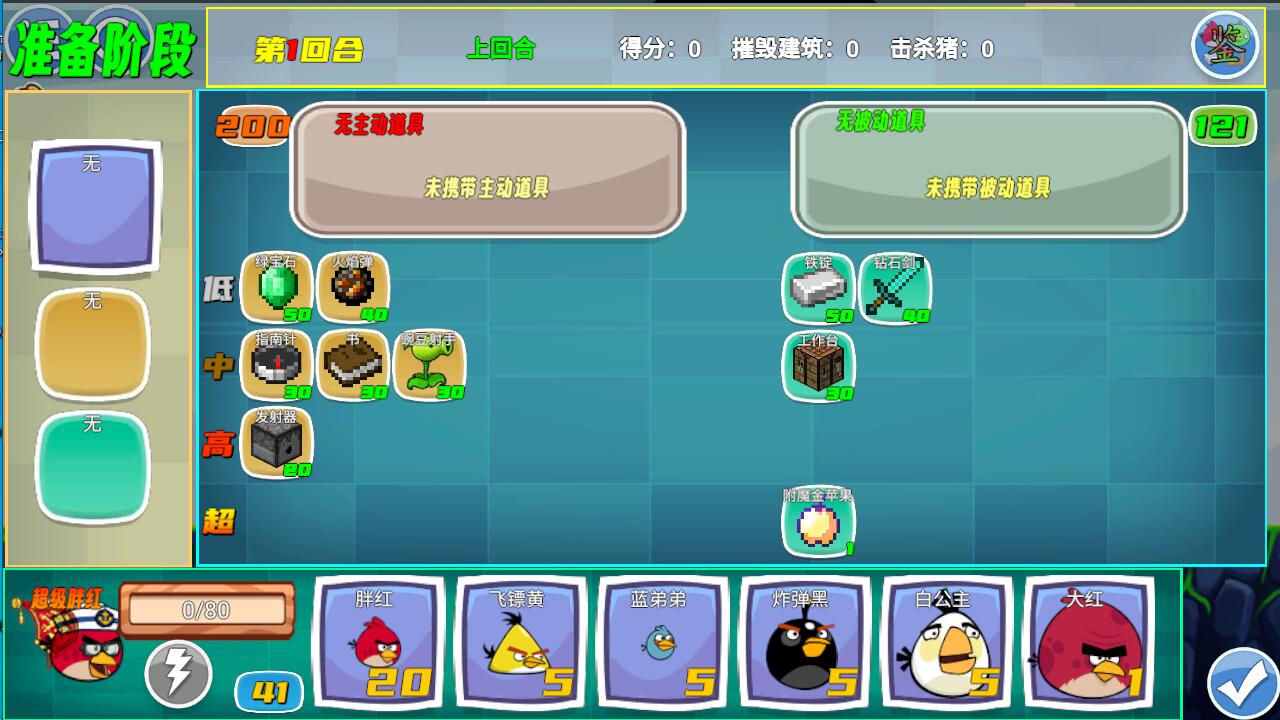Image resolution: width=1280 pixels, height=720 pixels.
Task: Select the 钻石剑 diamond sword item
Action: [895, 288]
